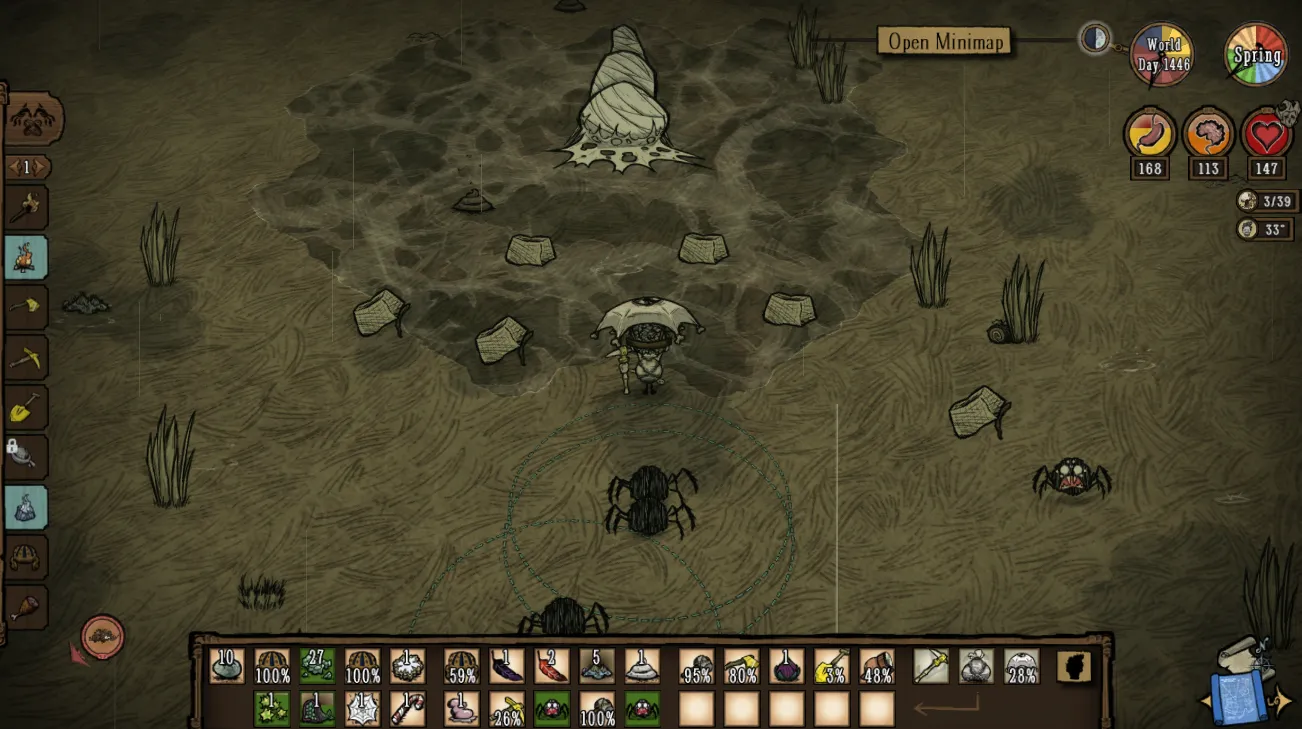Select the torch crafting shortcut
Image resolution: width=1302 pixels, height=729 pixels.
(26, 207)
